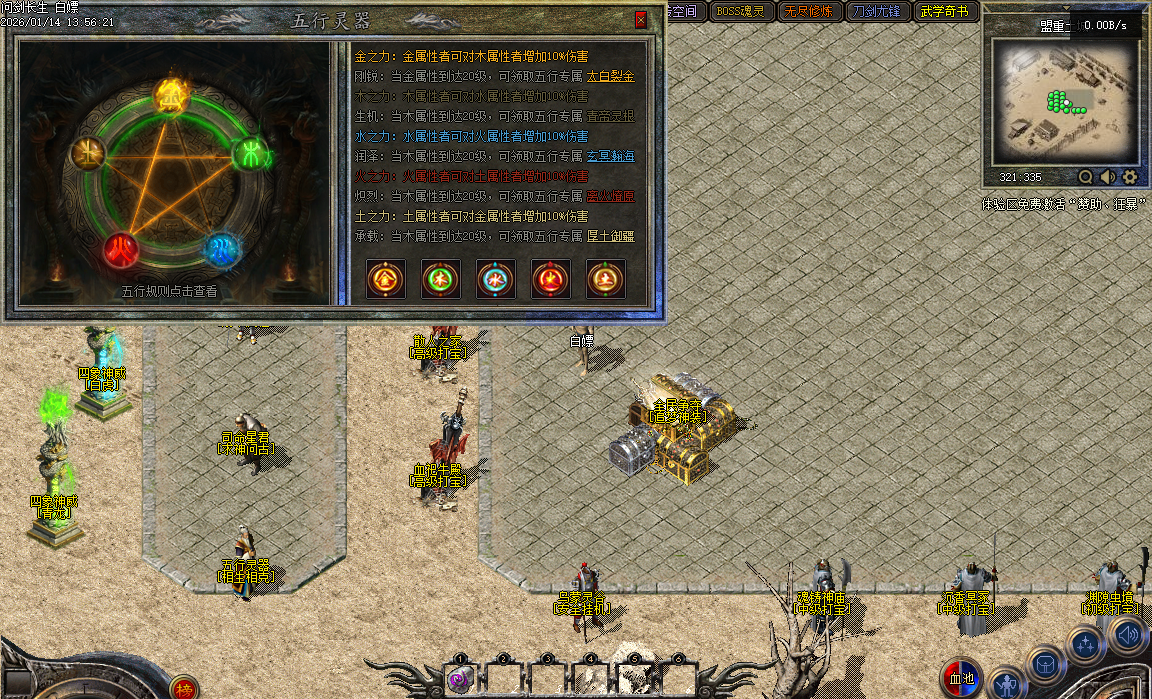This screenshot has width=1152, height=699.
Task: Select the 土 earth element button
Action: pos(606,279)
